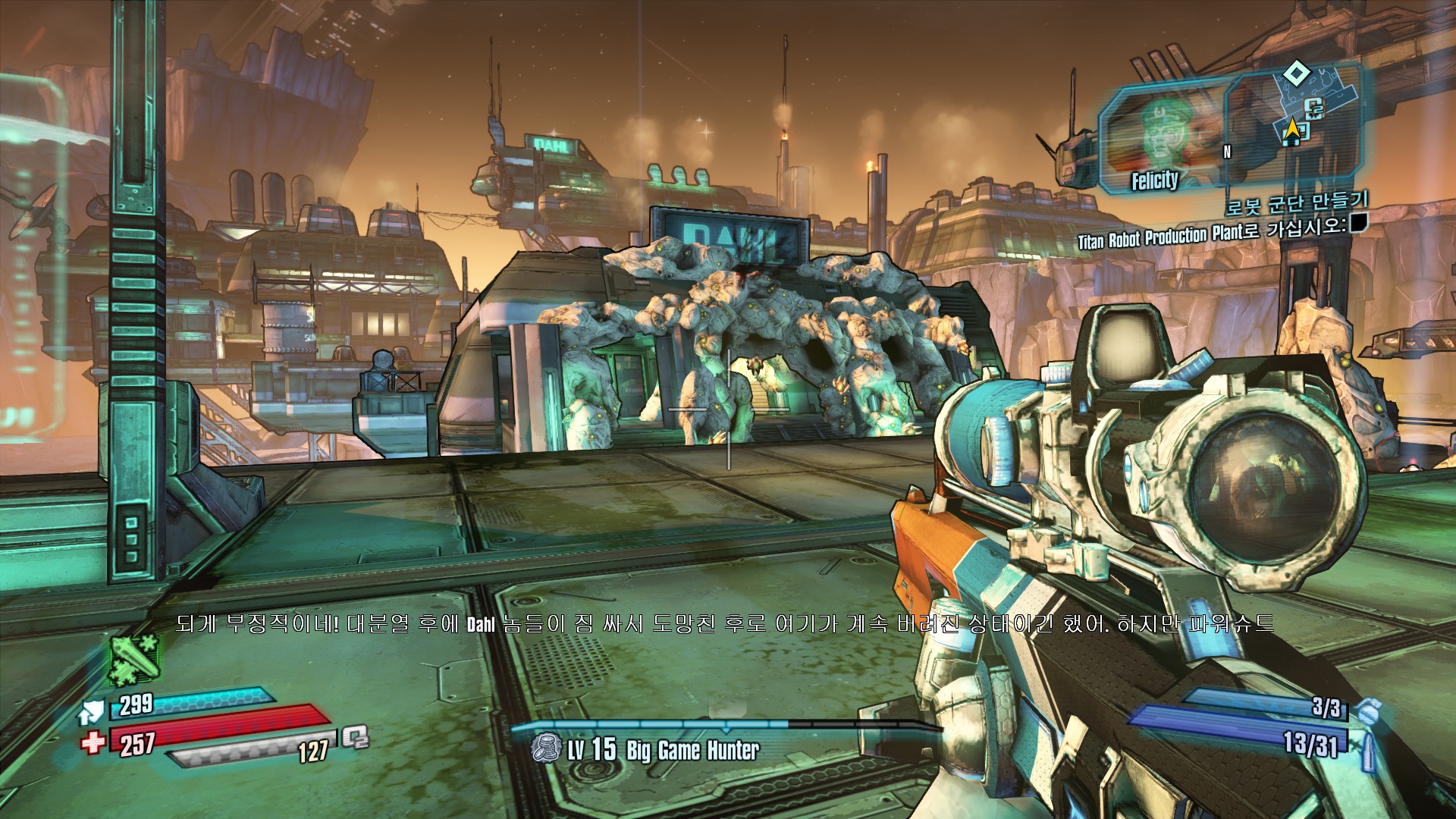Click the moonstone icon beside LV 15

point(545,749)
